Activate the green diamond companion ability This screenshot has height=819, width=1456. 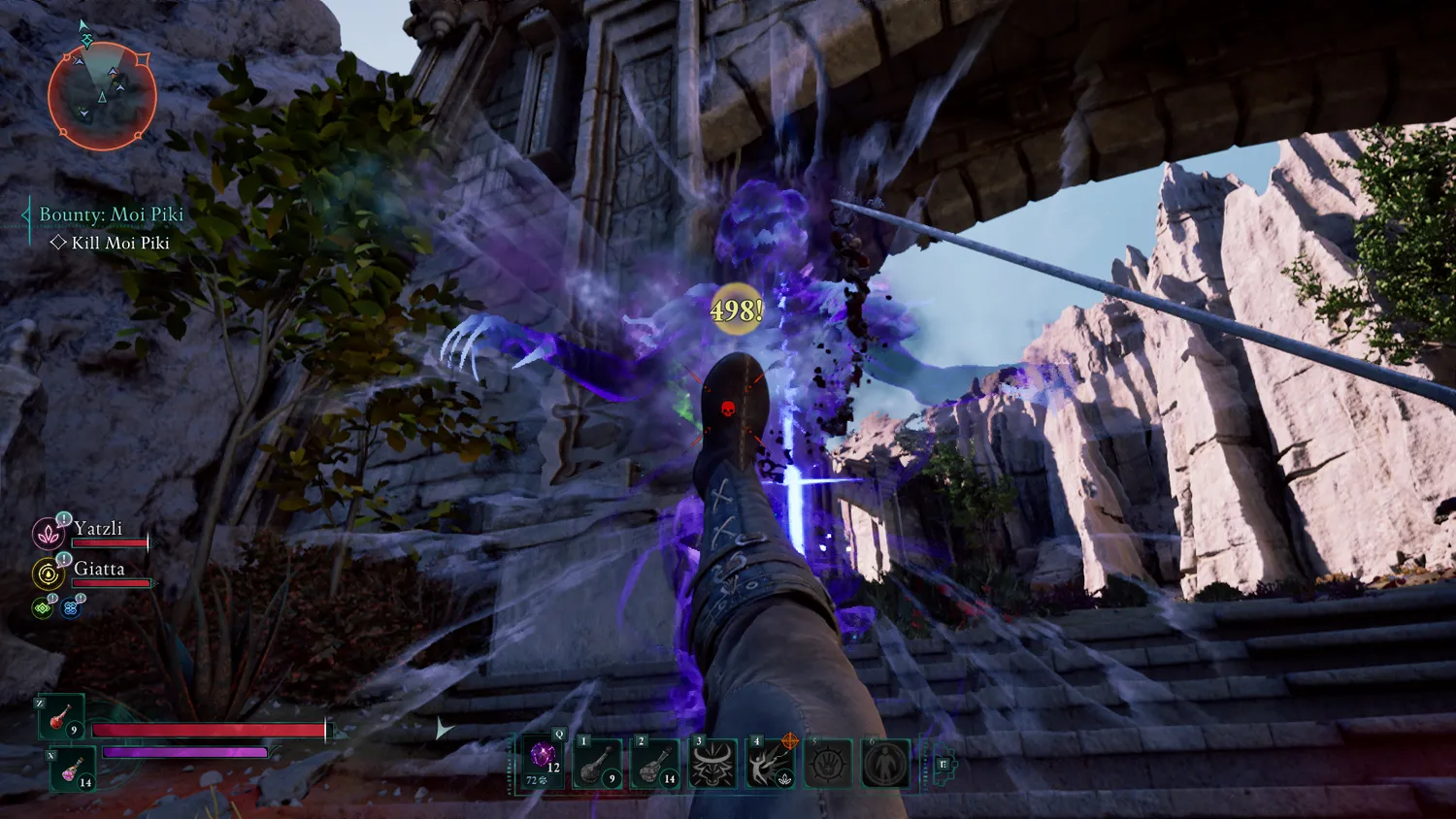click(x=44, y=608)
